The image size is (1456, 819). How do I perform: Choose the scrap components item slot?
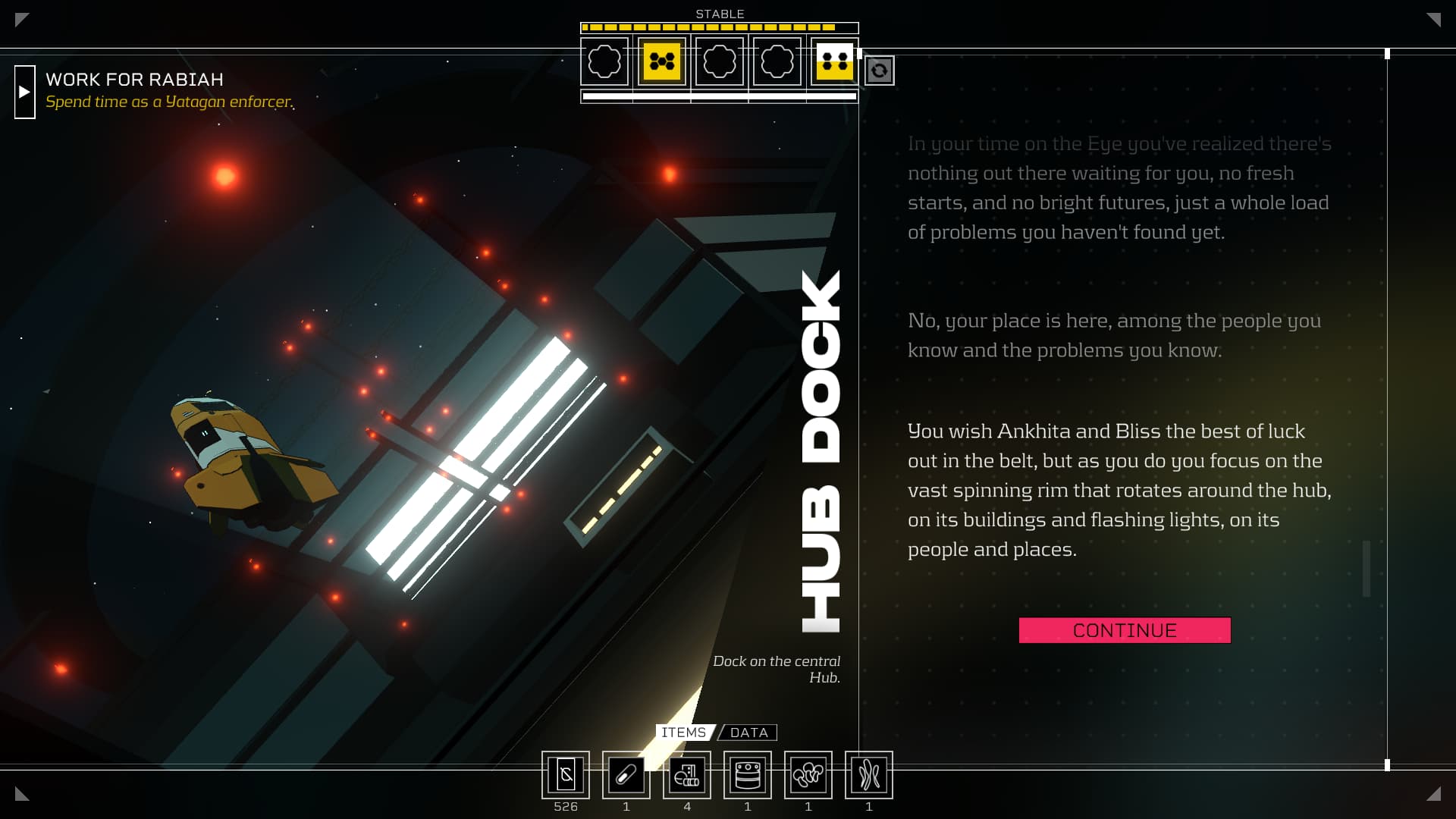[687, 775]
